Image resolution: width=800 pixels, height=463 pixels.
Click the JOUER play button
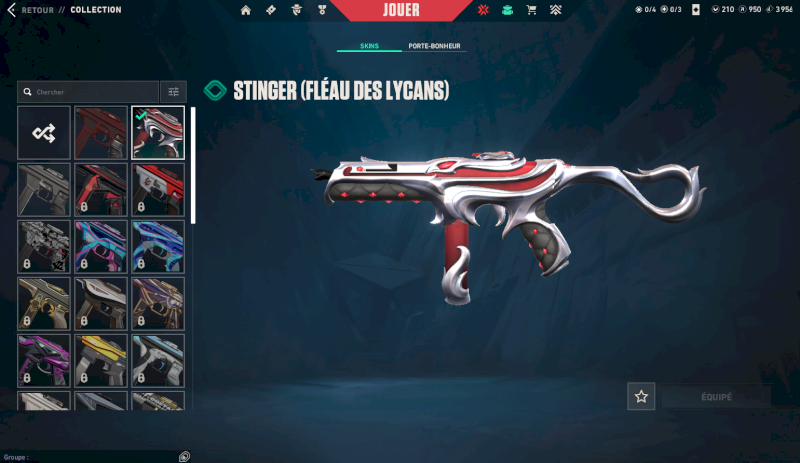pos(400,10)
